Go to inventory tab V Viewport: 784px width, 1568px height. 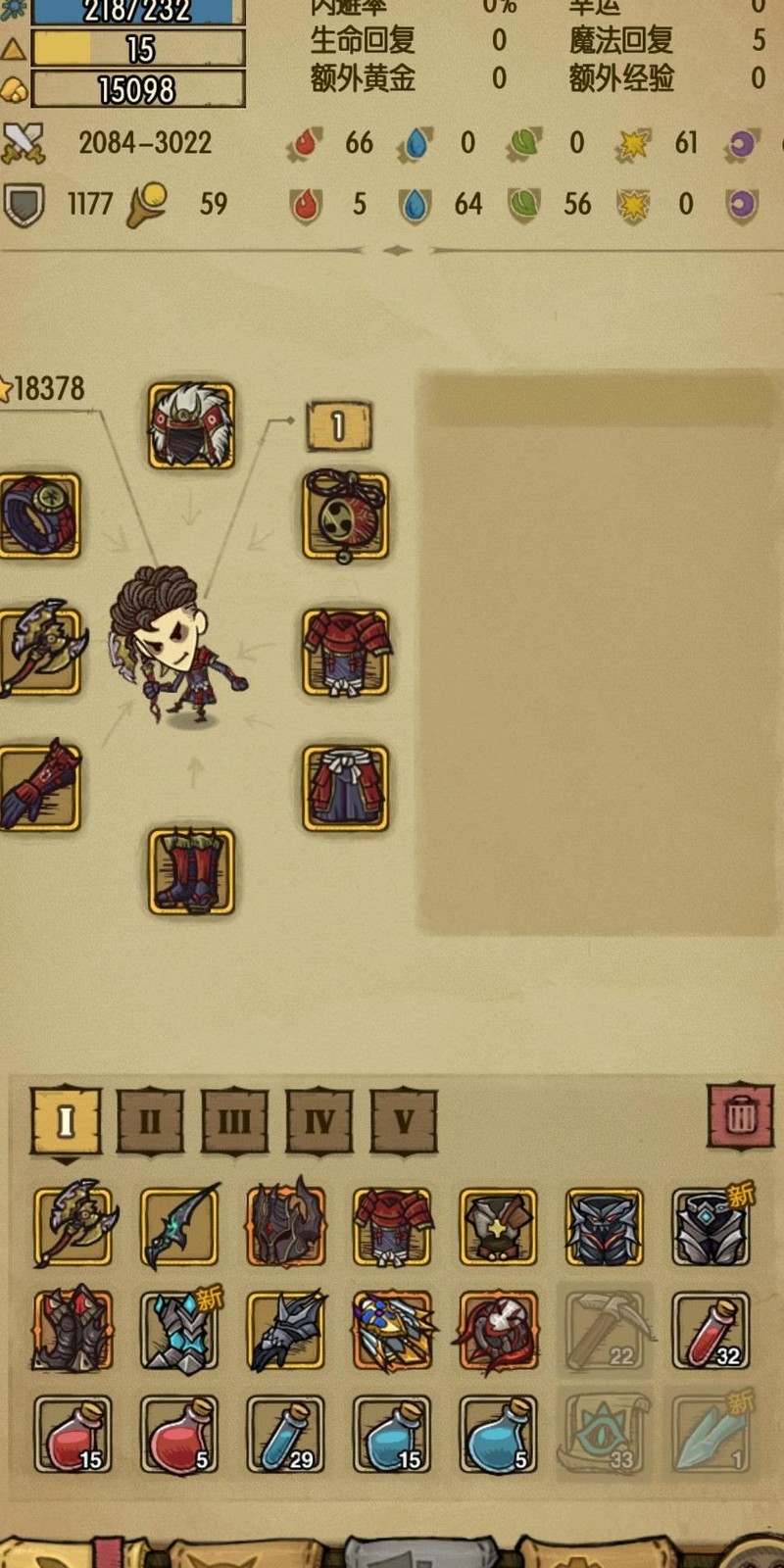(x=404, y=1119)
